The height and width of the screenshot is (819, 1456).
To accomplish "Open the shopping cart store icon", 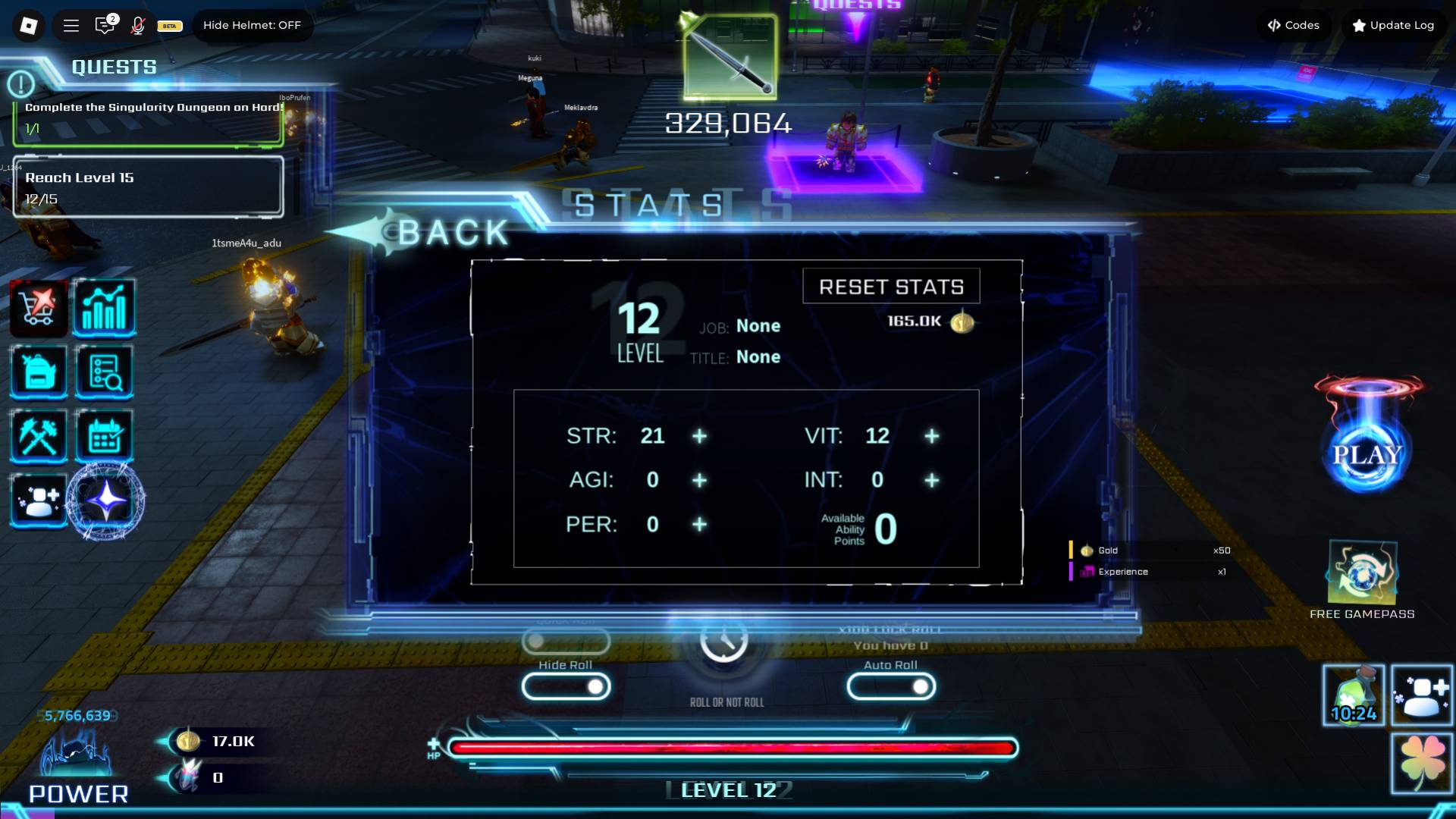I will 39,307.
